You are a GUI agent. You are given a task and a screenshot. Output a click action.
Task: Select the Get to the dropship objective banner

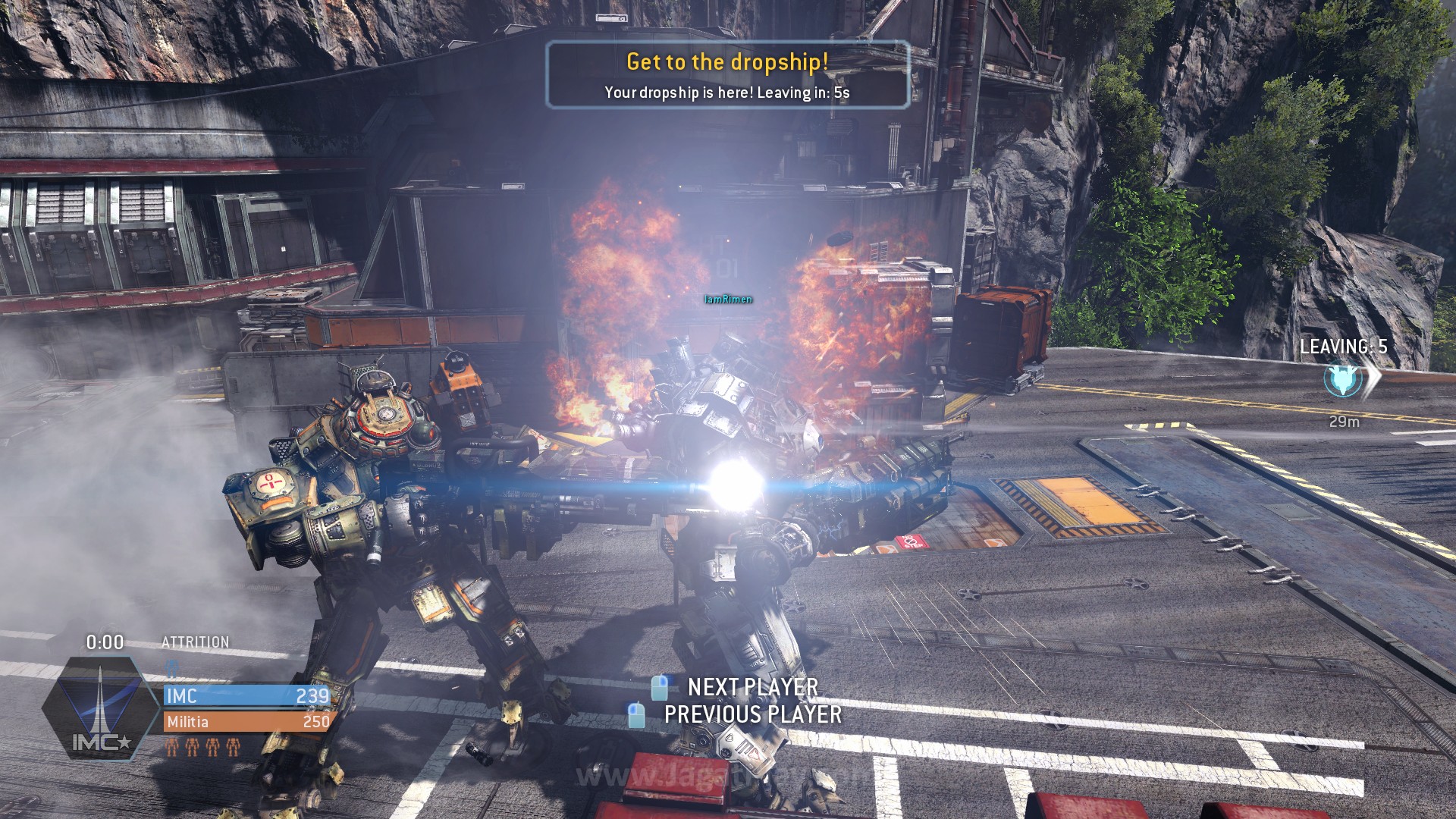point(727,75)
